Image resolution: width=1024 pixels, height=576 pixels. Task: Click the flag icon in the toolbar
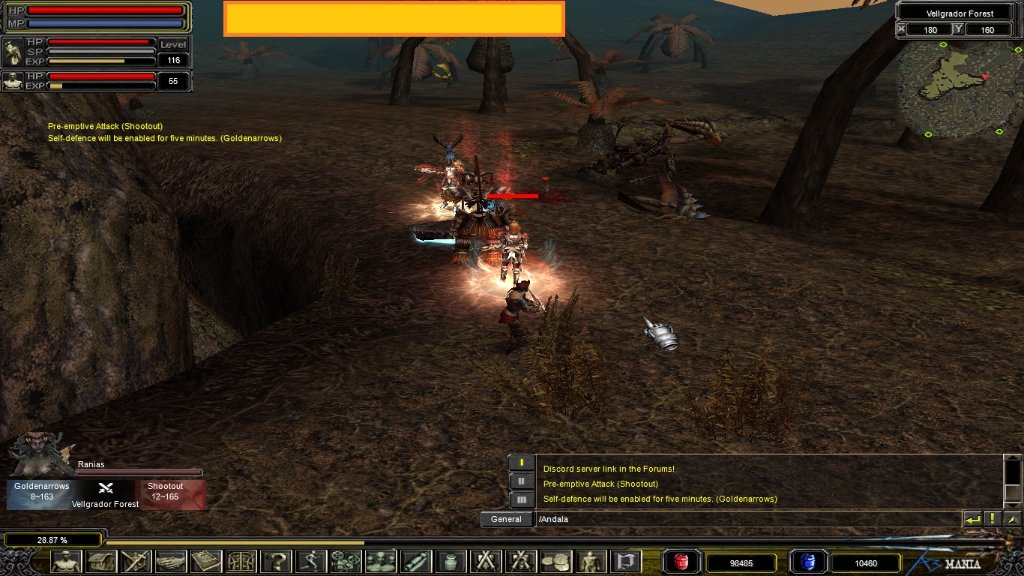(x=625, y=562)
